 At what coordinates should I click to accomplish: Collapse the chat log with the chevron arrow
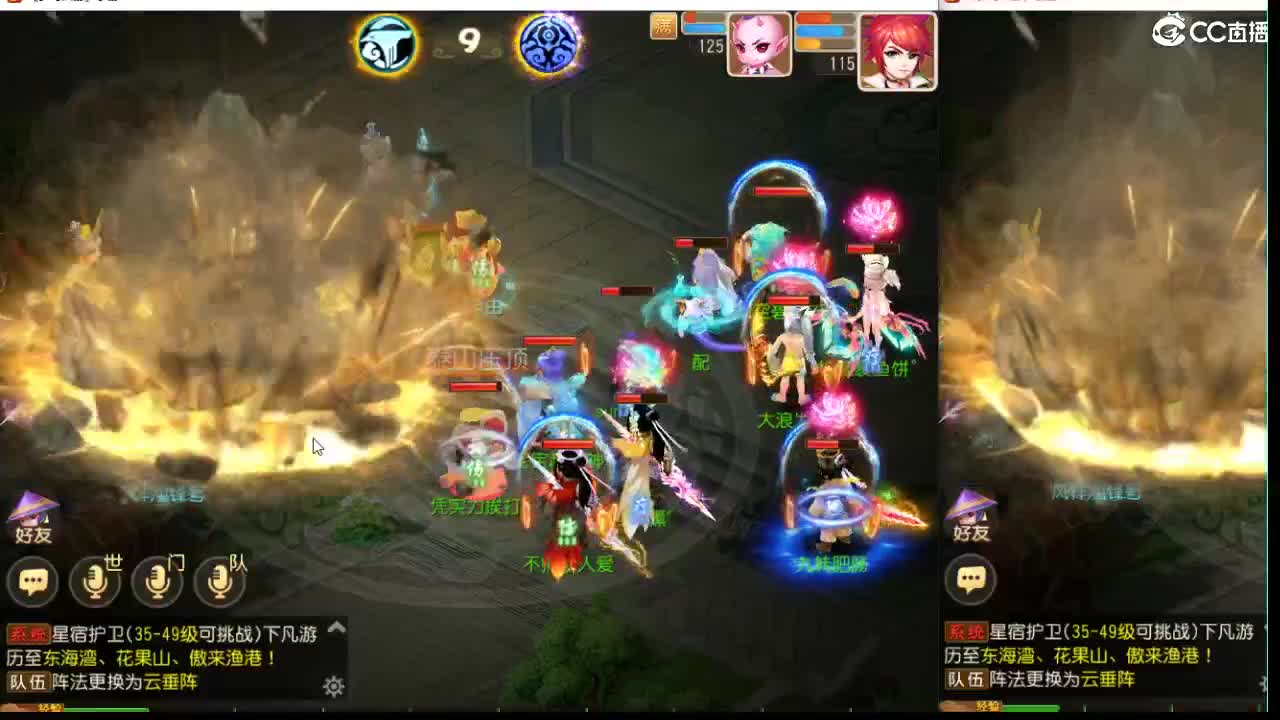point(336,628)
